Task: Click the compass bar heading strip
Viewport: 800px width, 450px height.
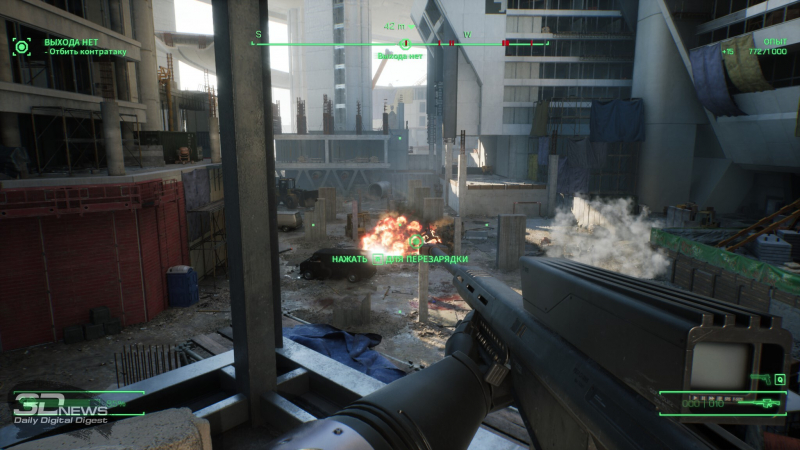Action: coord(404,44)
